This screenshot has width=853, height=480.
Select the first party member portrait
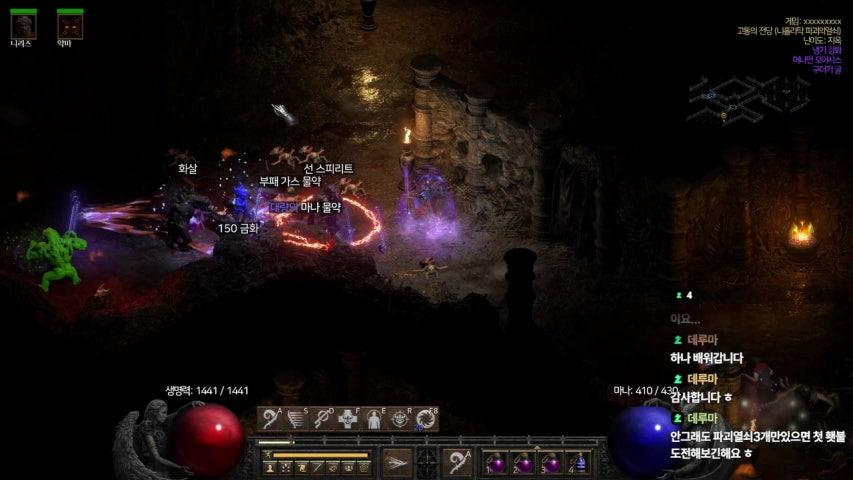pyautogui.click(x=23, y=24)
